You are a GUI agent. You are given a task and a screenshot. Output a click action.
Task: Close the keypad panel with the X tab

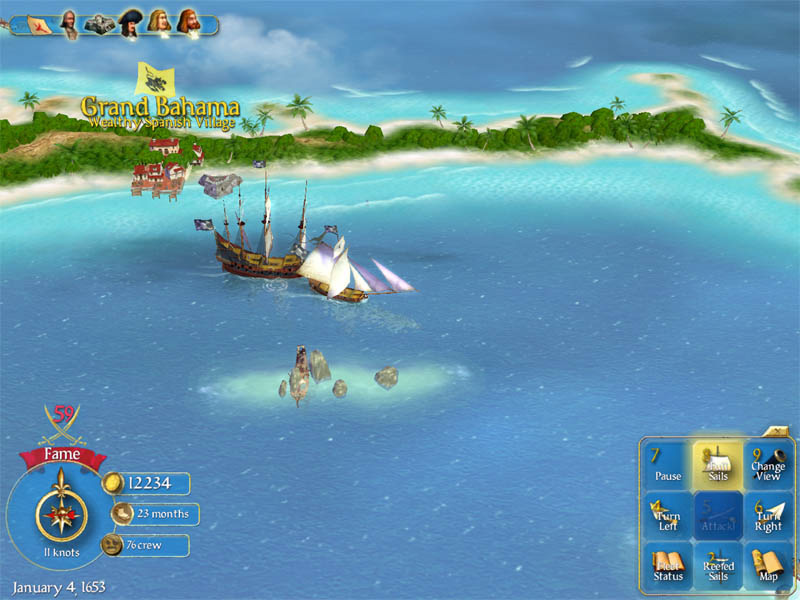coord(778,431)
